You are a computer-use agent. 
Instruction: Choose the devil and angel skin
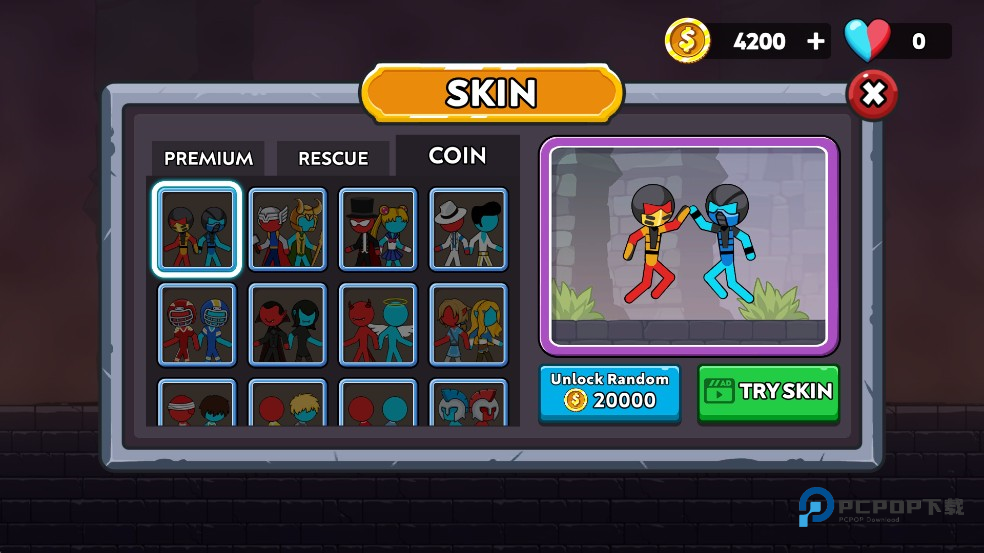[378, 324]
